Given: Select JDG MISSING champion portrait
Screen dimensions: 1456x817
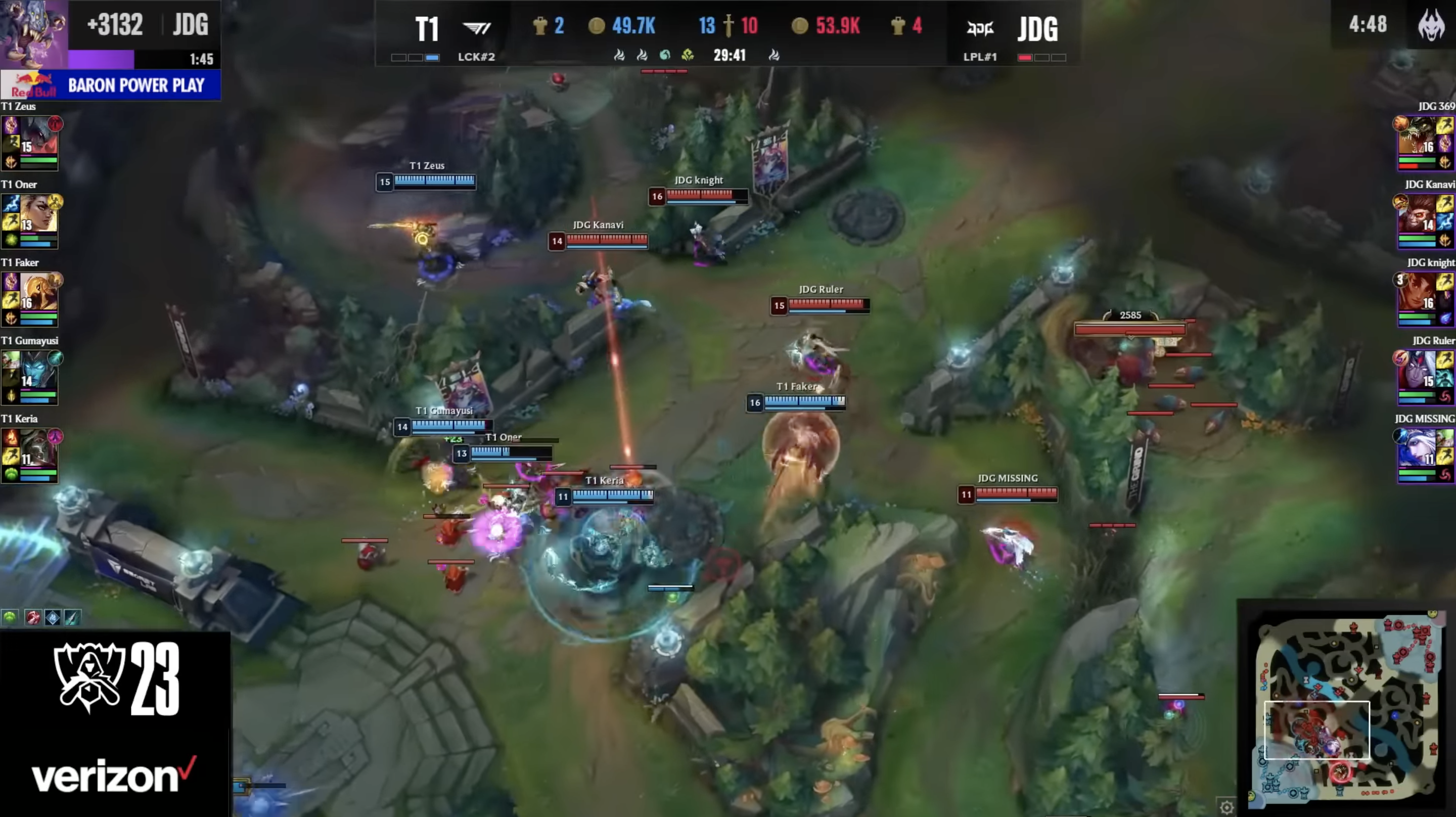Looking at the screenshot, I should [1418, 449].
